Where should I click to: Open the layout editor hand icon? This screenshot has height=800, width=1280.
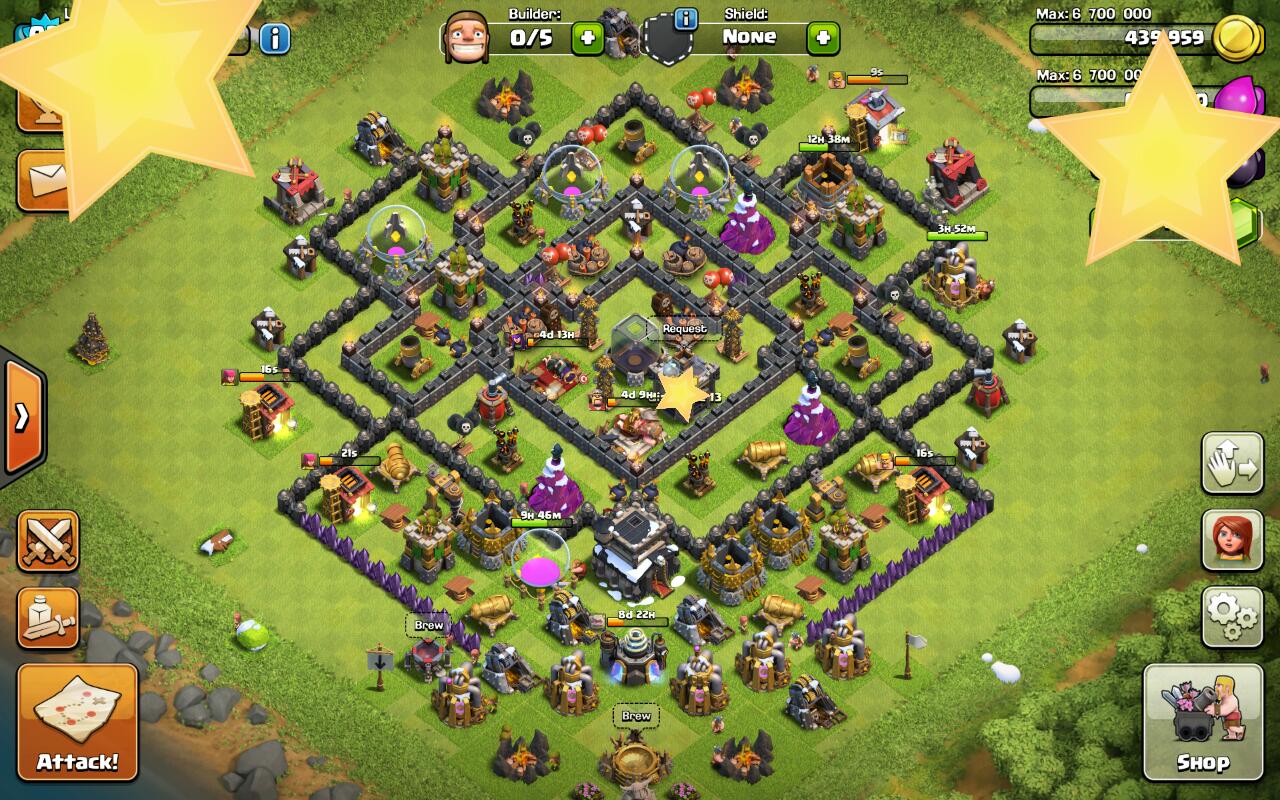(x=1231, y=464)
